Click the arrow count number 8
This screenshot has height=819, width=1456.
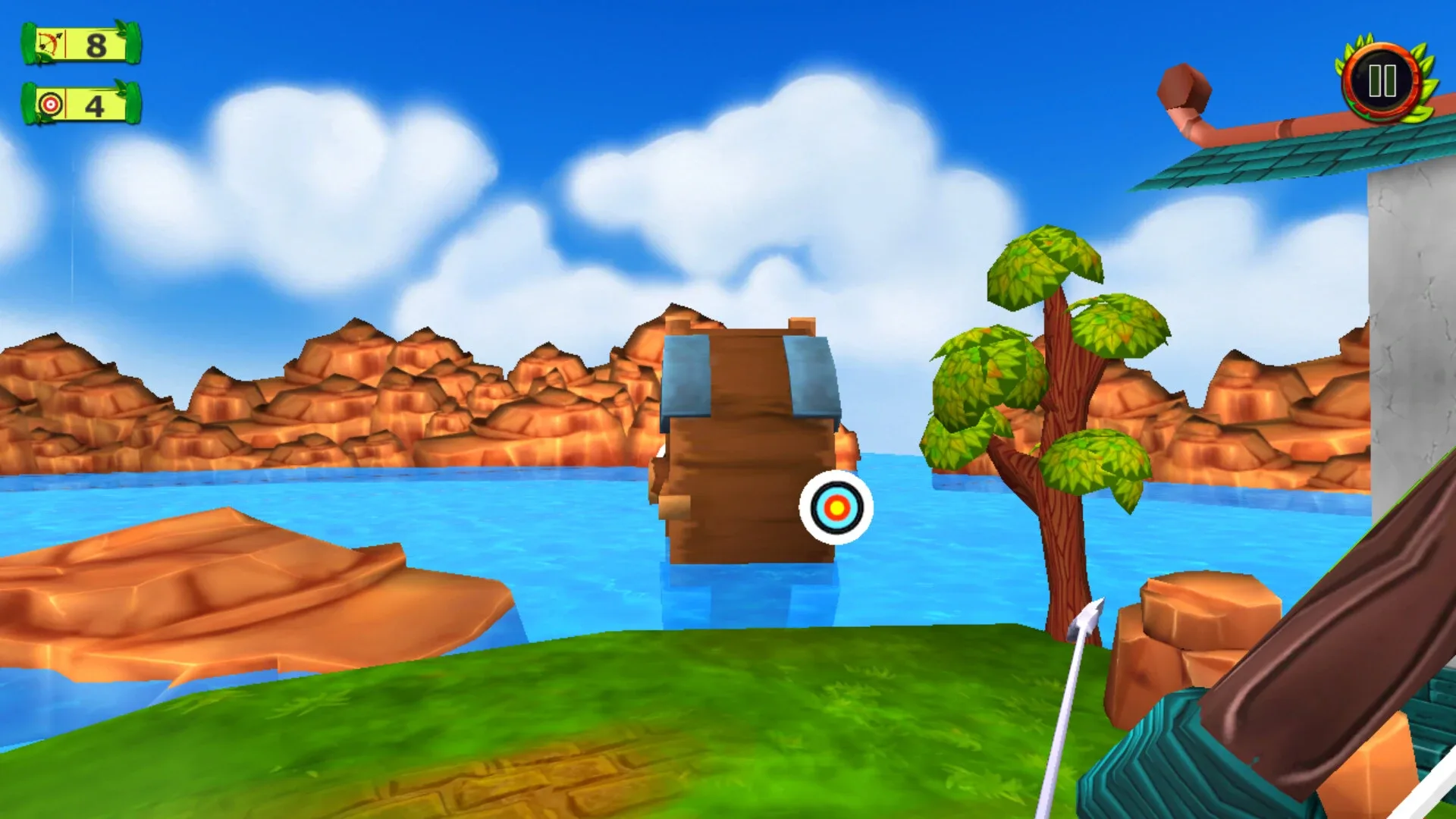pyautogui.click(x=96, y=45)
